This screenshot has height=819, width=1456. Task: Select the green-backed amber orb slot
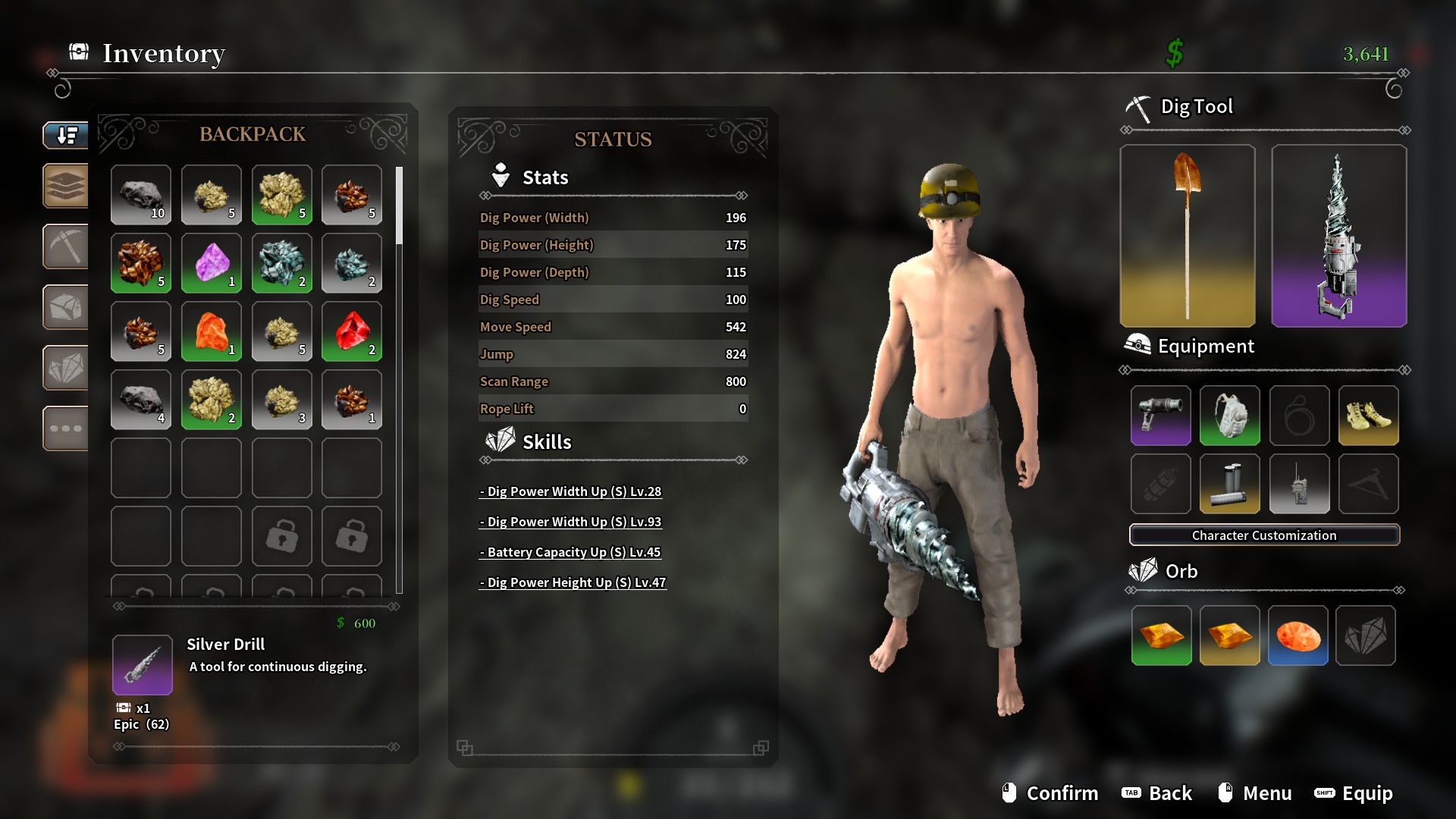point(1161,635)
